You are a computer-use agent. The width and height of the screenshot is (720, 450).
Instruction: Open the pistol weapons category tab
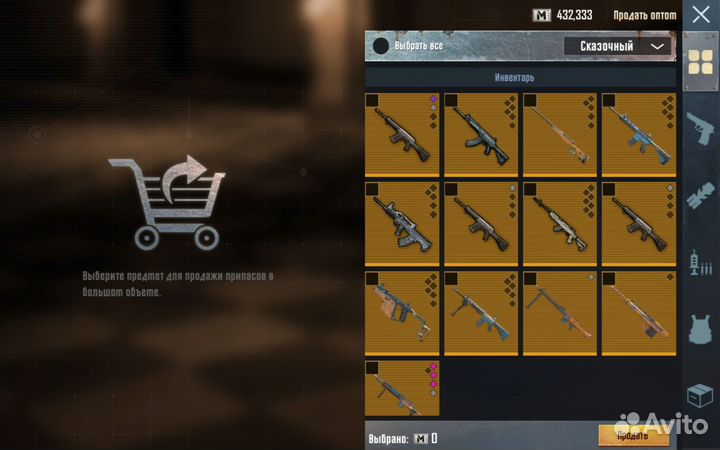pos(699,130)
